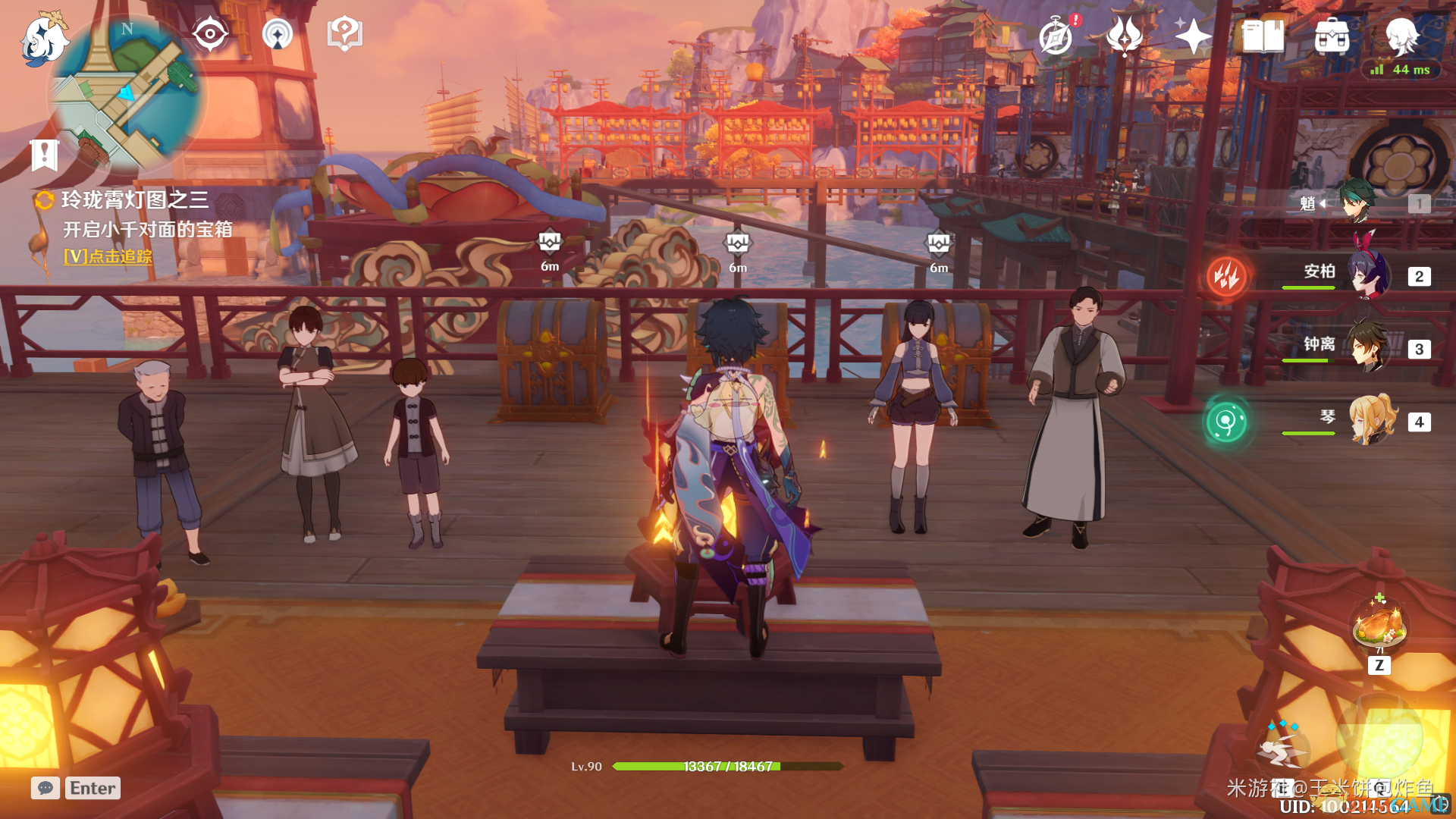Activate the sprint dash icon

coord(1284,749)
